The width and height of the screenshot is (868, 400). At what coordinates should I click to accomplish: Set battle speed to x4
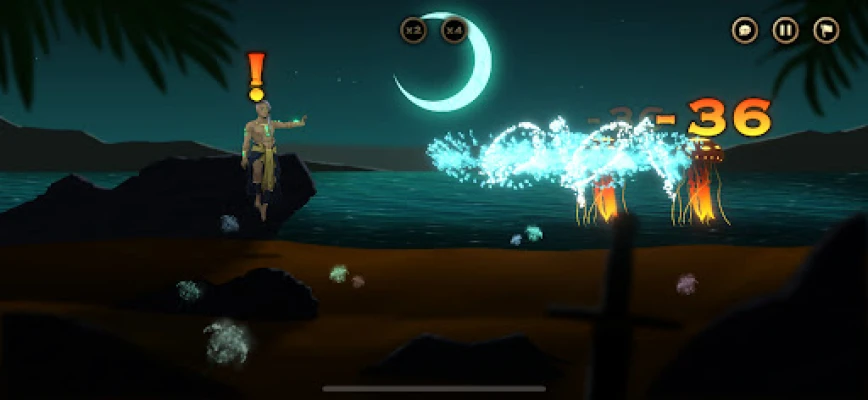coord(454,30)
